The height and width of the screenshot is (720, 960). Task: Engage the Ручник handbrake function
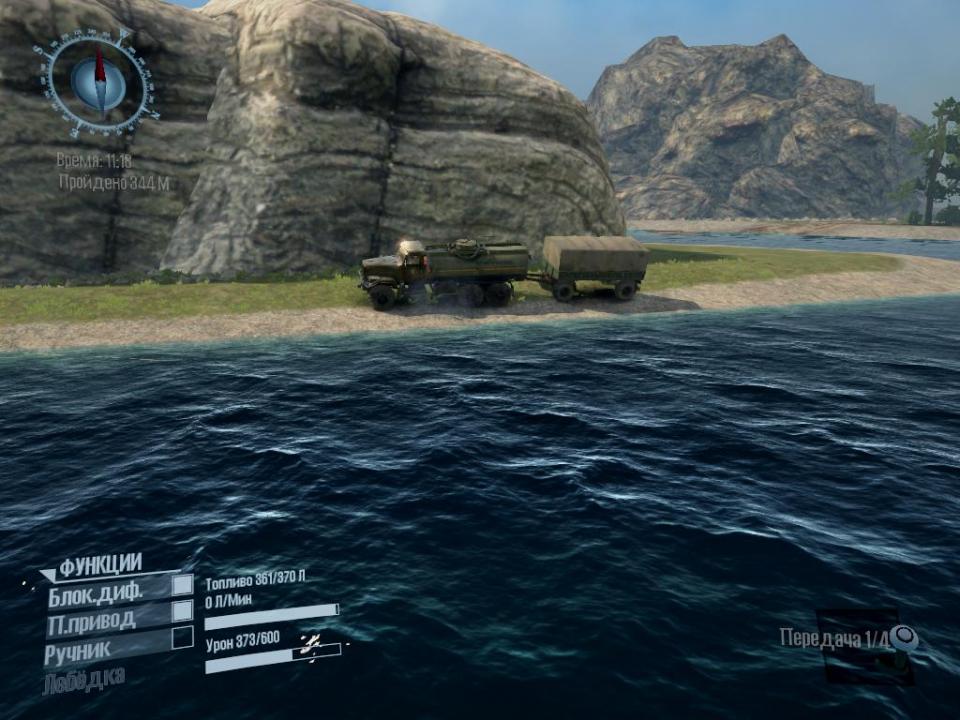pos(182,637)
